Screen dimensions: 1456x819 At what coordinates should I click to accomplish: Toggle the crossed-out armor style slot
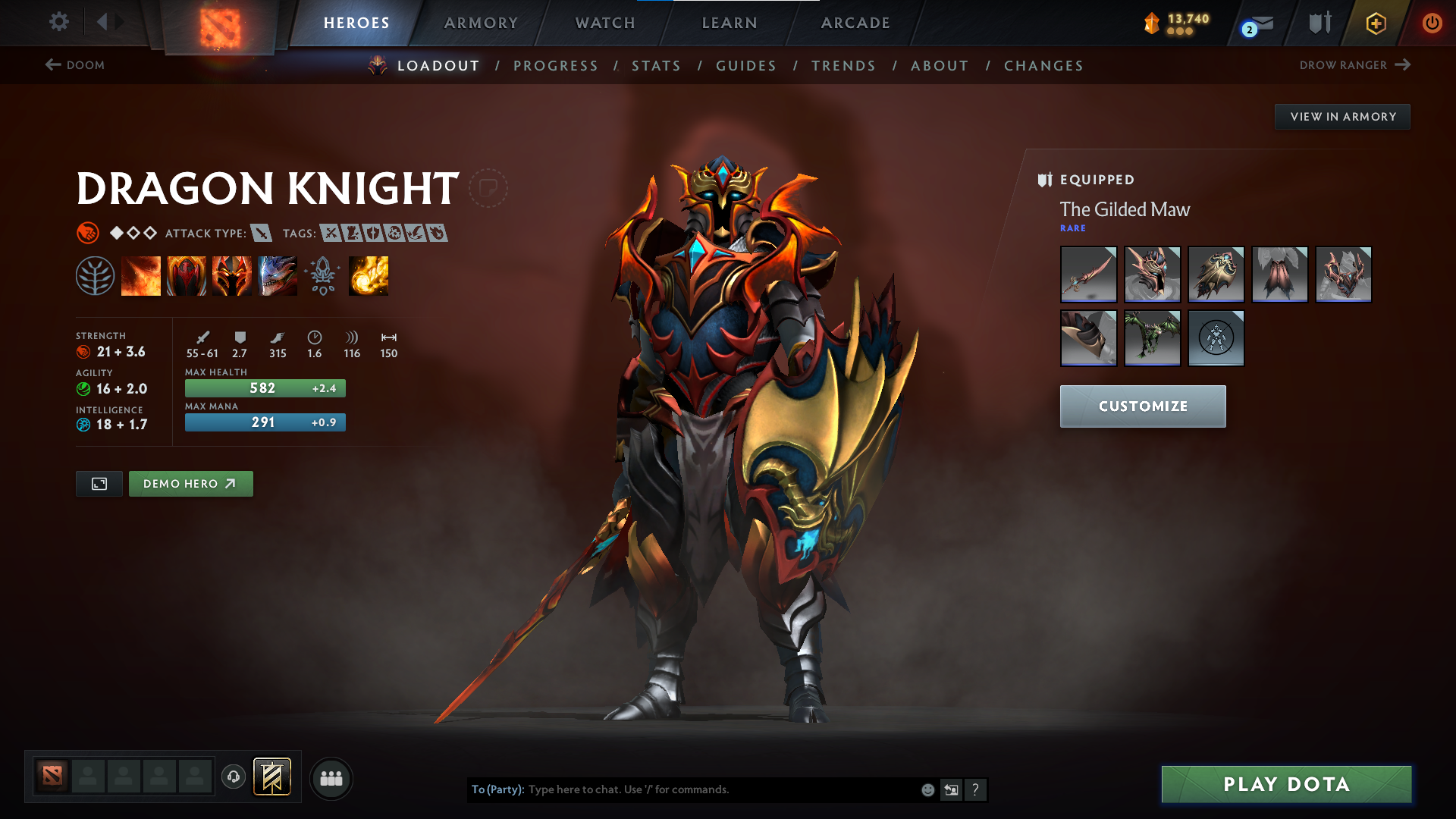tap(1216, 338)
